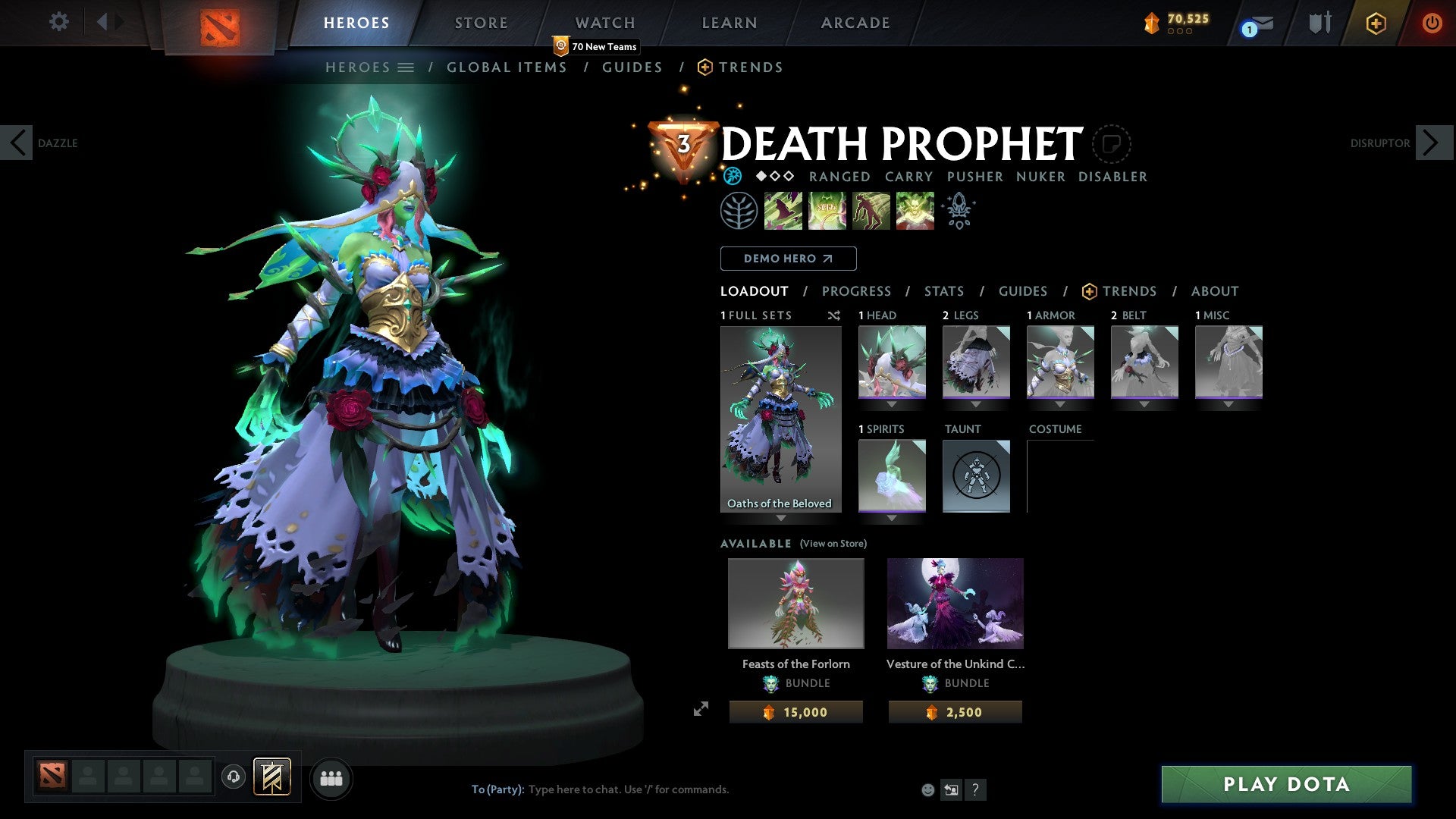Select the voice chat headset icon
The image size is (1456, 819).
pos(234,777)
